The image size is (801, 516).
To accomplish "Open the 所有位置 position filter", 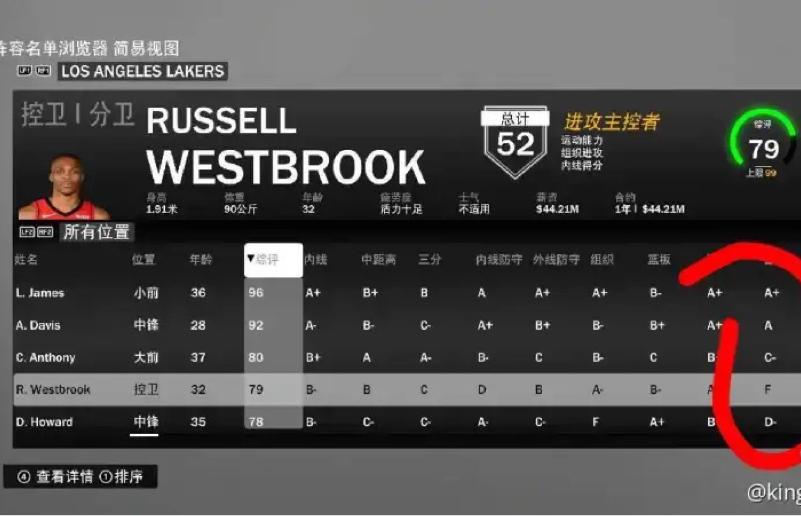I will [97, 232].
